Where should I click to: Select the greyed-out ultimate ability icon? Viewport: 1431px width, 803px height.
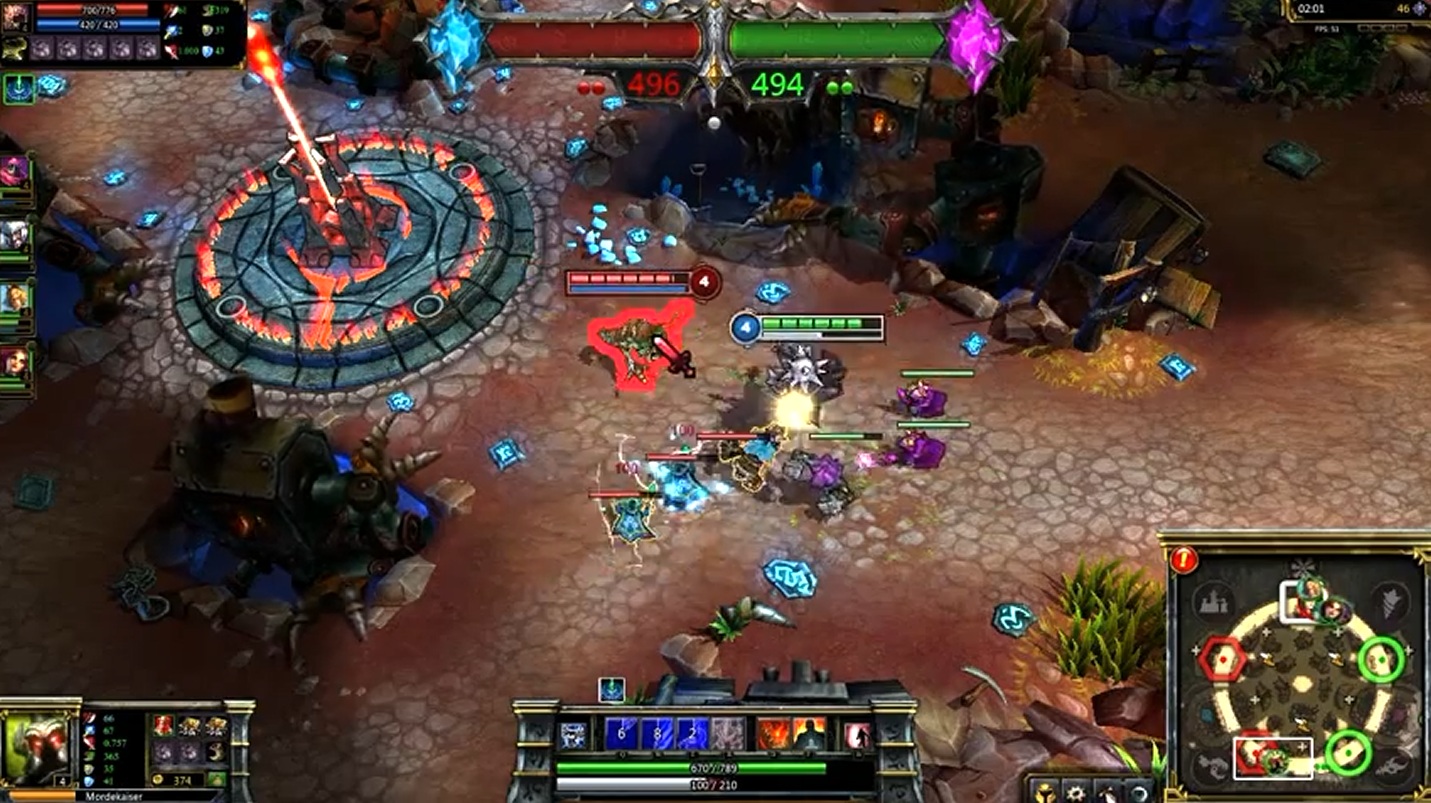[x=727, y=735]
